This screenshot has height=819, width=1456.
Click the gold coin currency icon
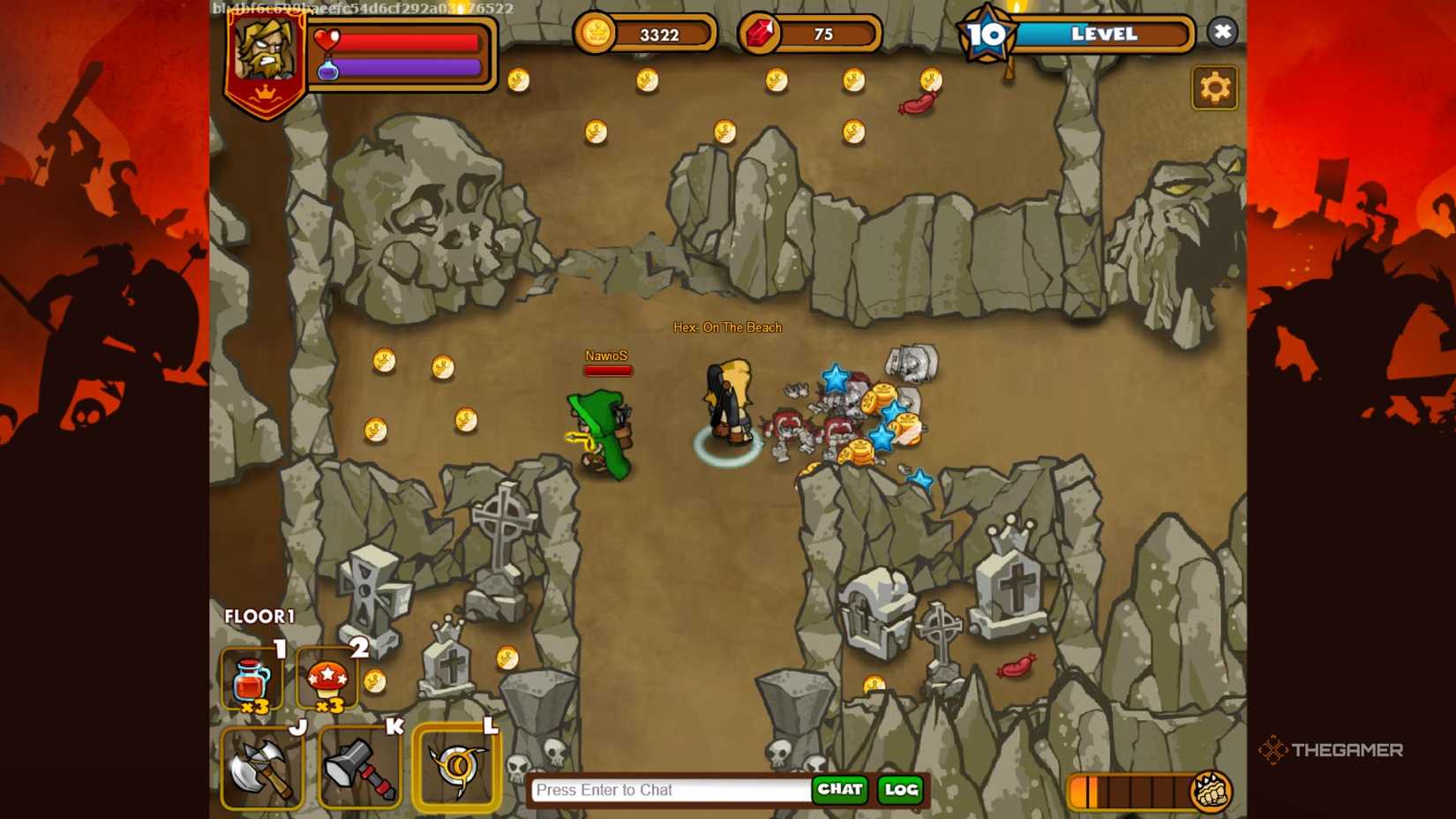[x=597, y=33]
